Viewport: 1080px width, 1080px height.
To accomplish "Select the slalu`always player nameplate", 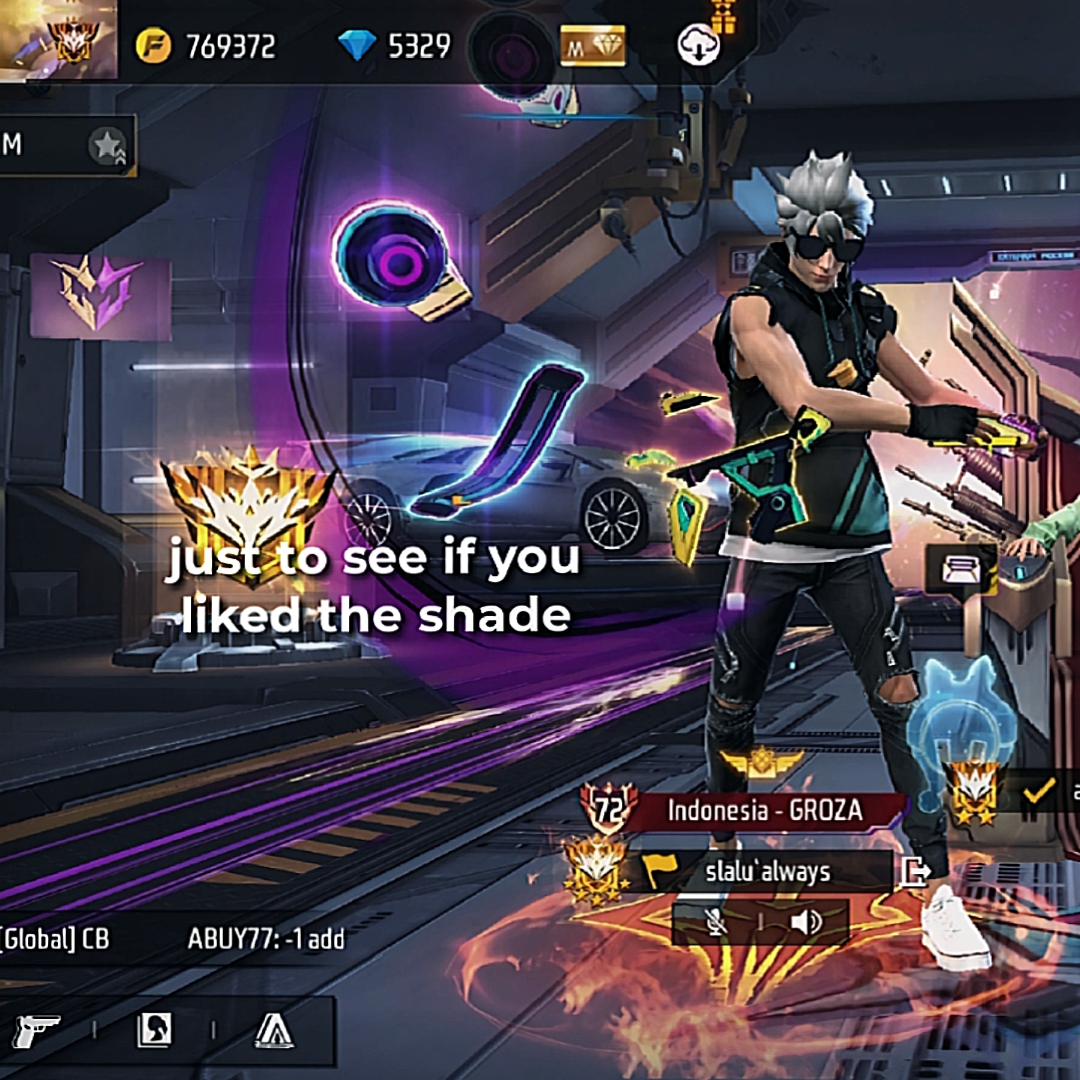I will 767,872.
